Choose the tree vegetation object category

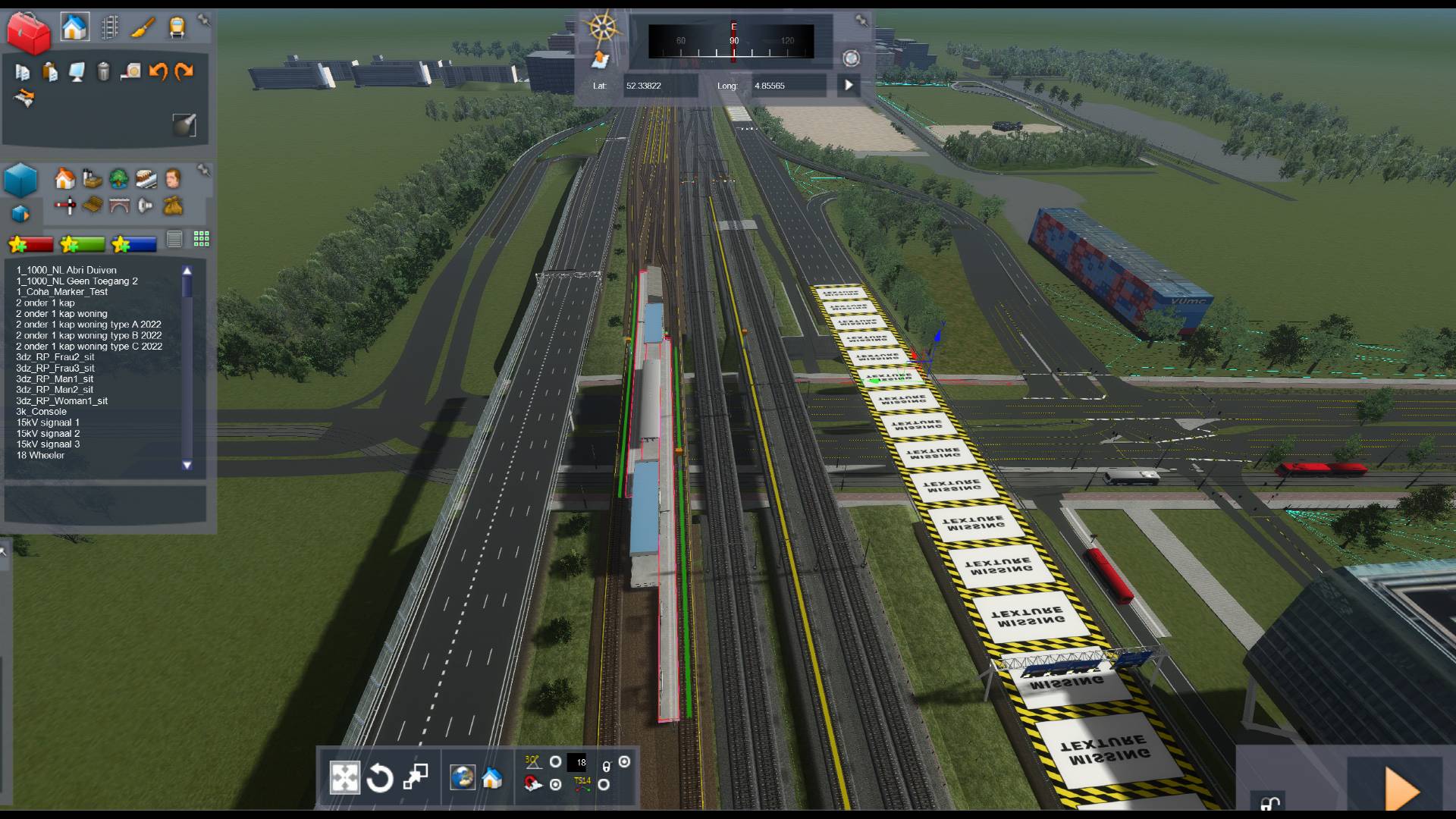[118, 179]
